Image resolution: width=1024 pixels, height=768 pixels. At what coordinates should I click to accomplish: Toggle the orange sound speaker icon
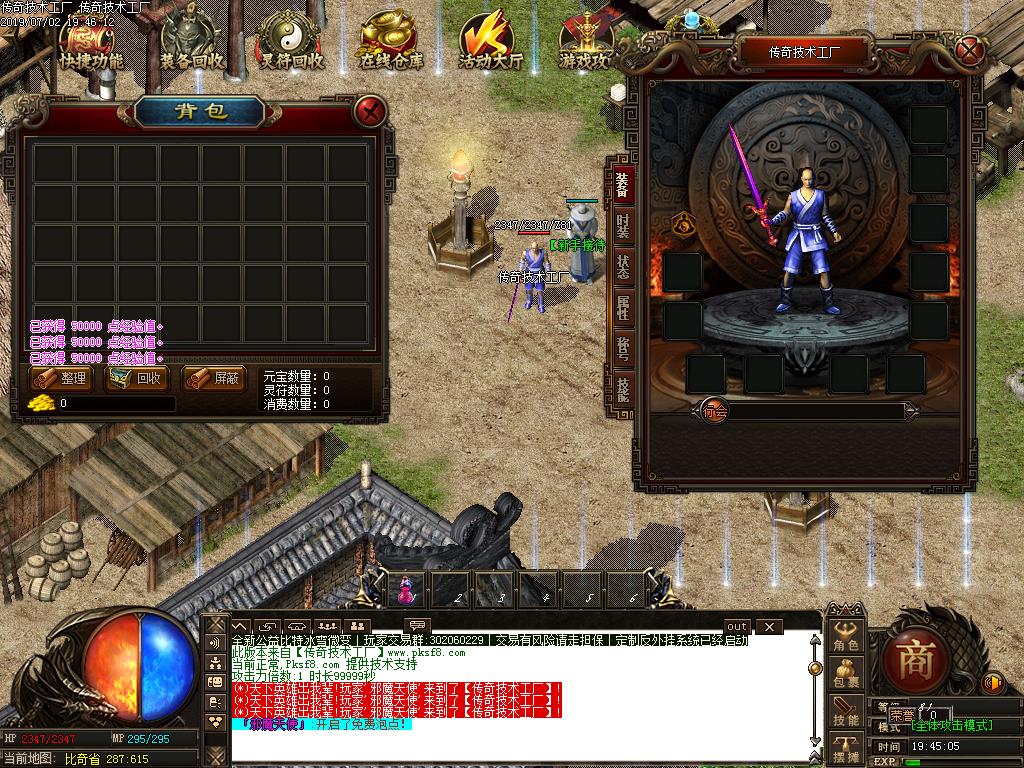993,683
